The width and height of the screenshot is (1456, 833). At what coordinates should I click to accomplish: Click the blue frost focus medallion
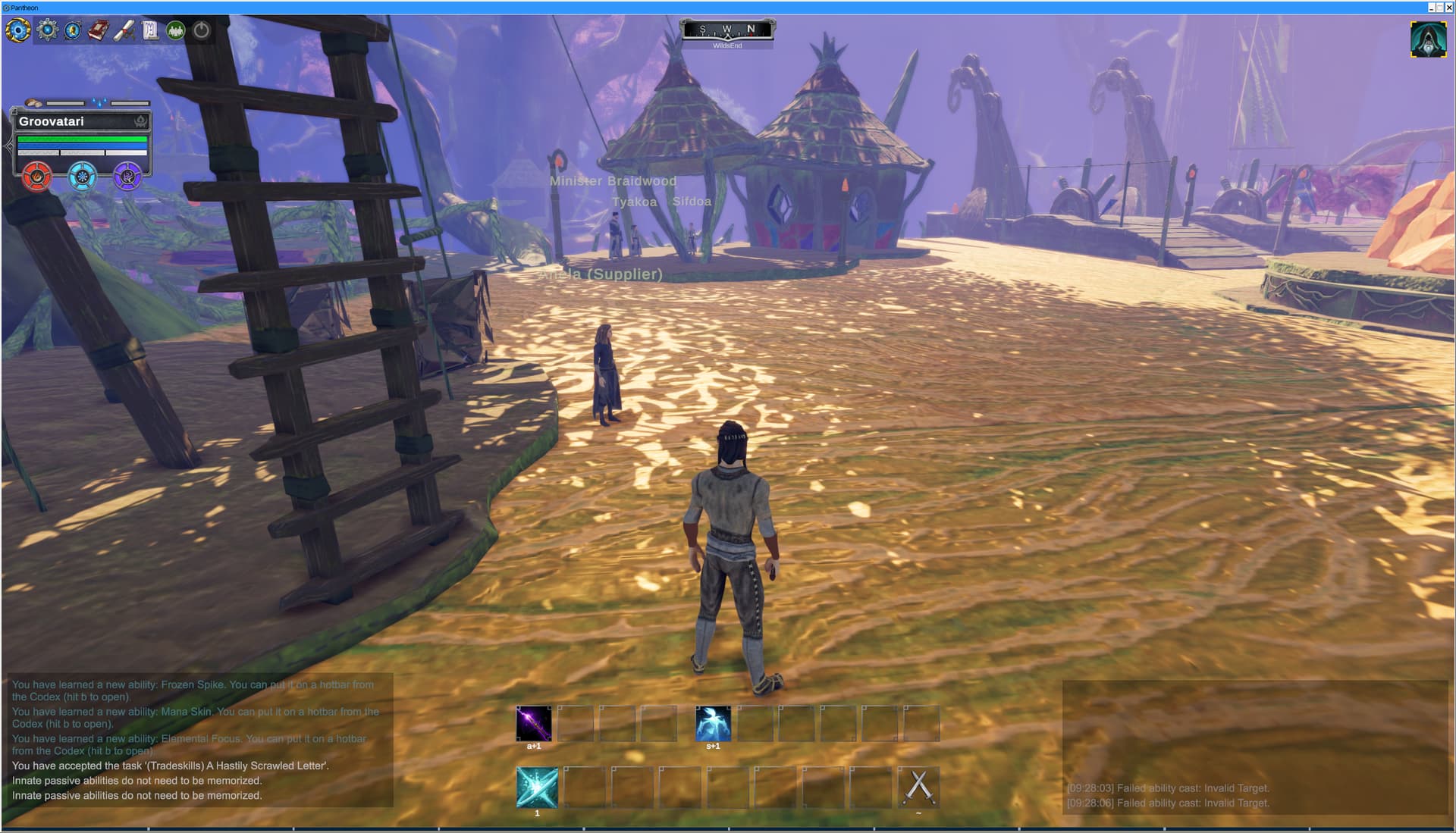click(83, 177)
